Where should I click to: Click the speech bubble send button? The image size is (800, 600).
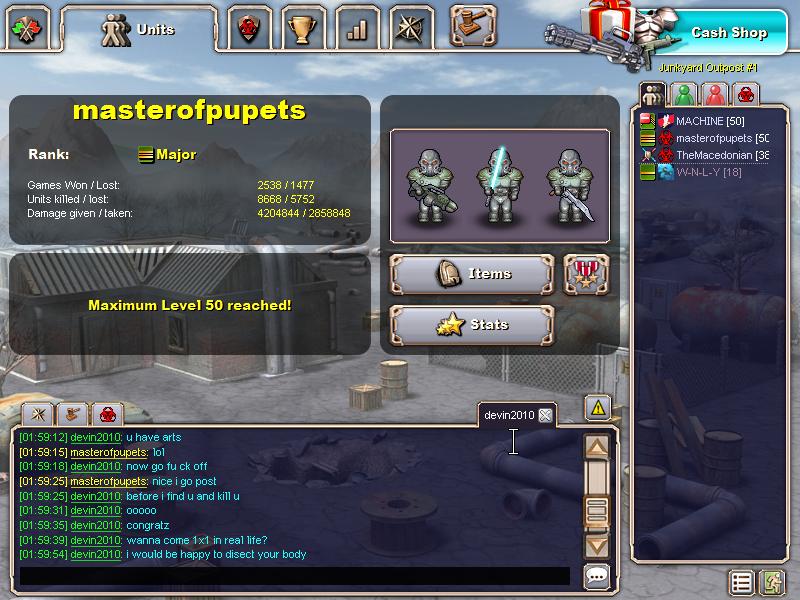click(x=597, y=576)
